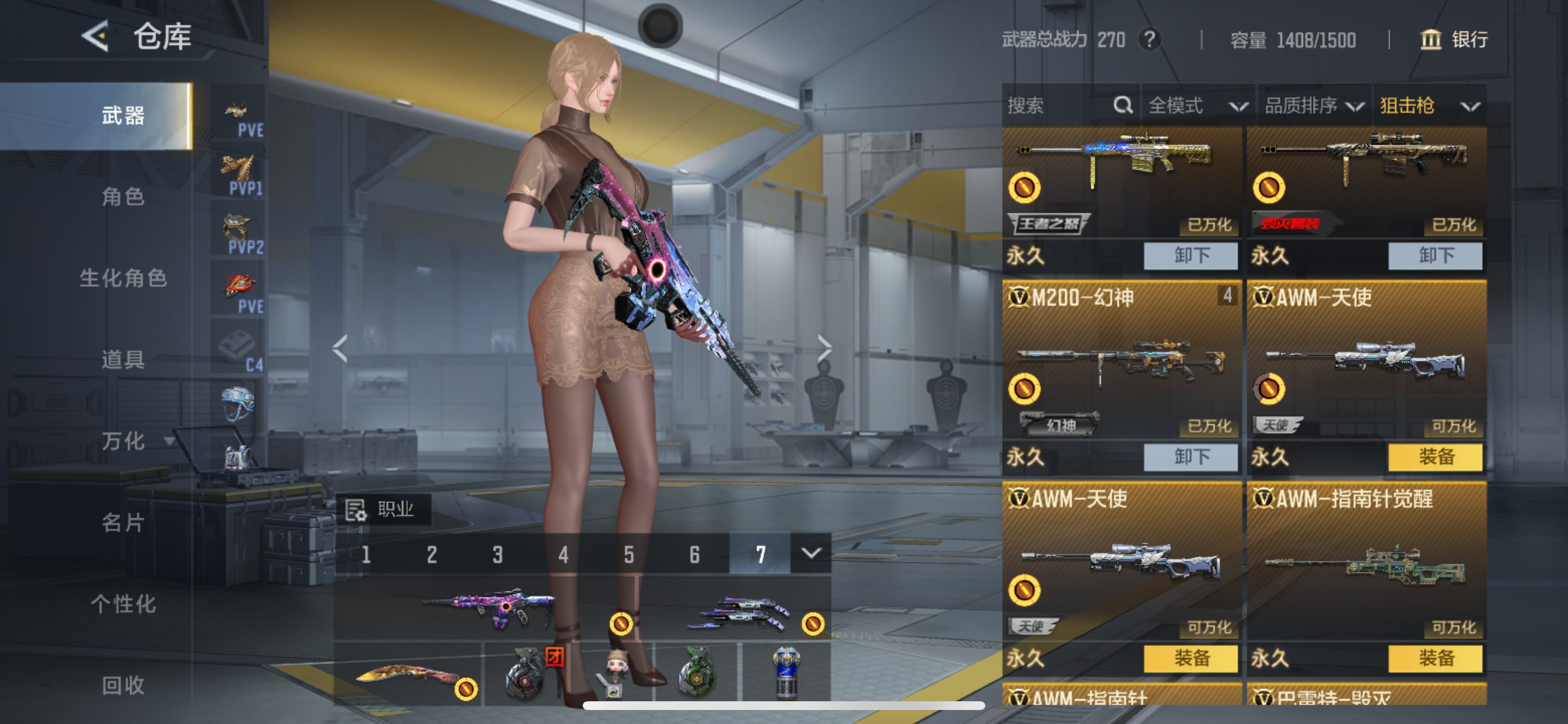Select the 道具 items tab
Image resolution: width=1568 pixels, height=724 pixels.
coord(123,360)
